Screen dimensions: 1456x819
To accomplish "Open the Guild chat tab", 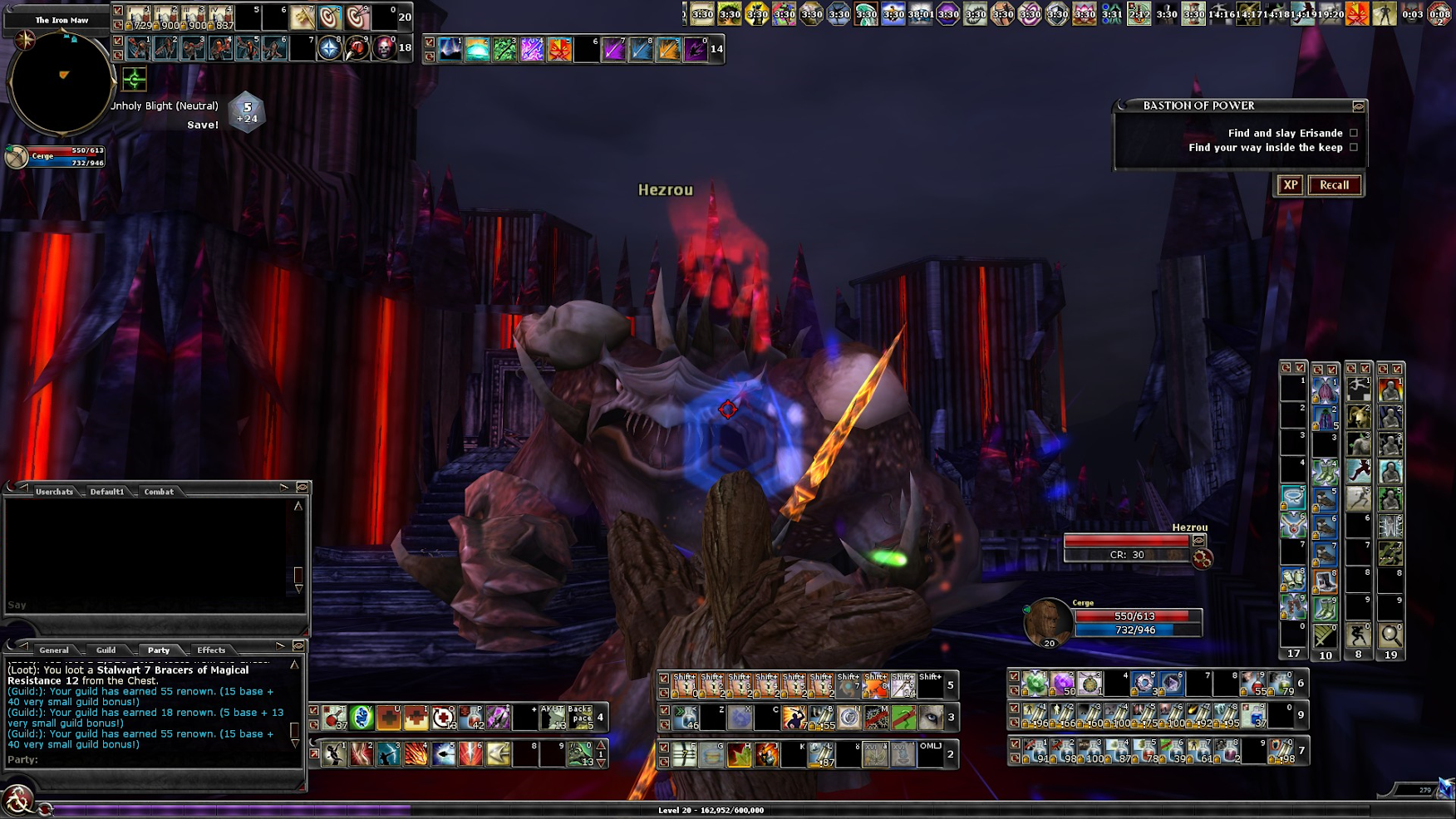I will click(x=106, y=650).
